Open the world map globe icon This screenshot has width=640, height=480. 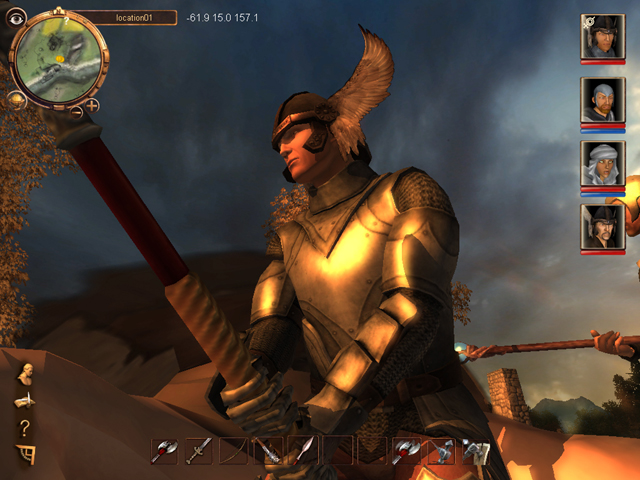17,99
